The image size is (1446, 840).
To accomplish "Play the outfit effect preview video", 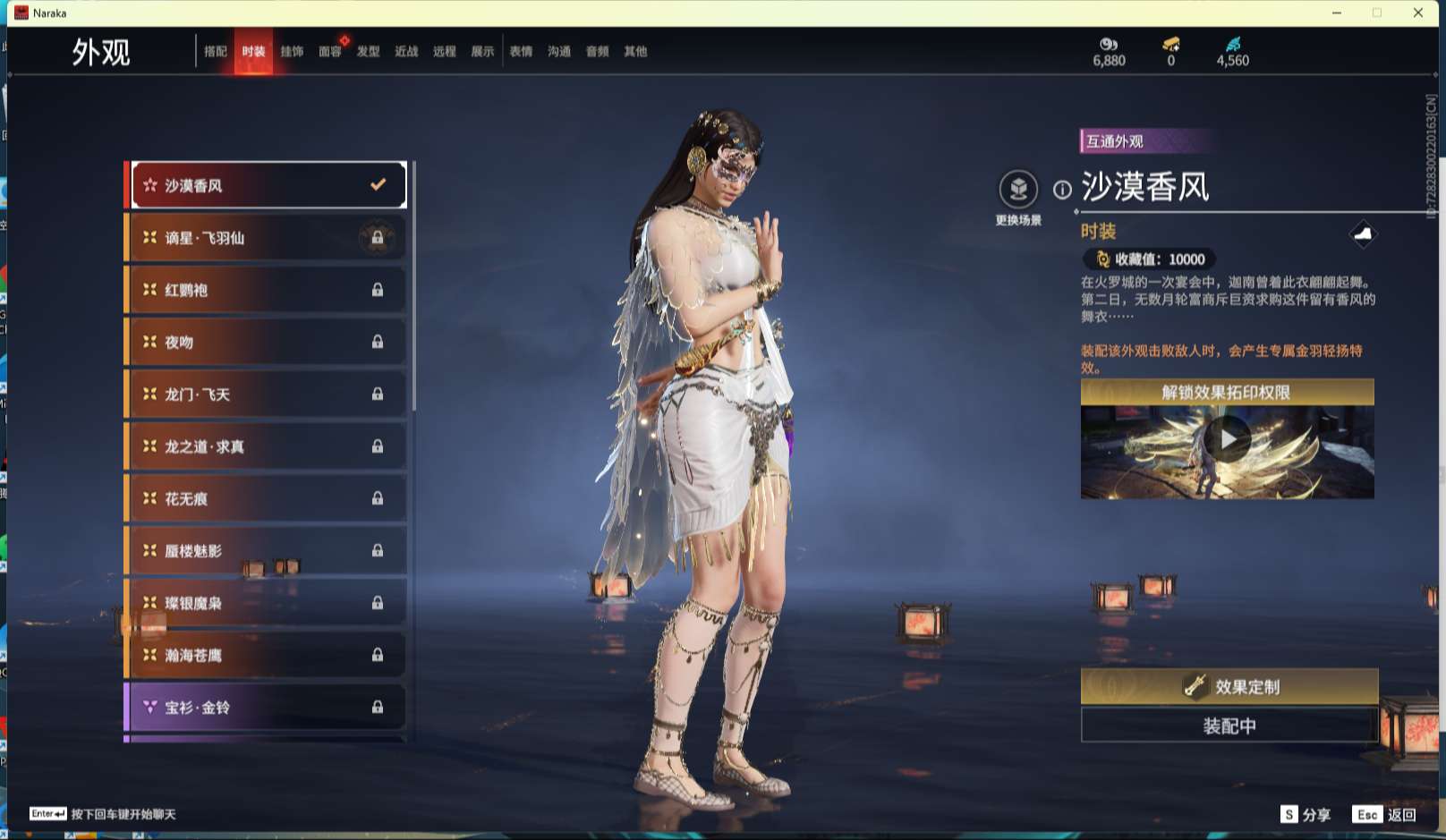I will pos(1227,439).
